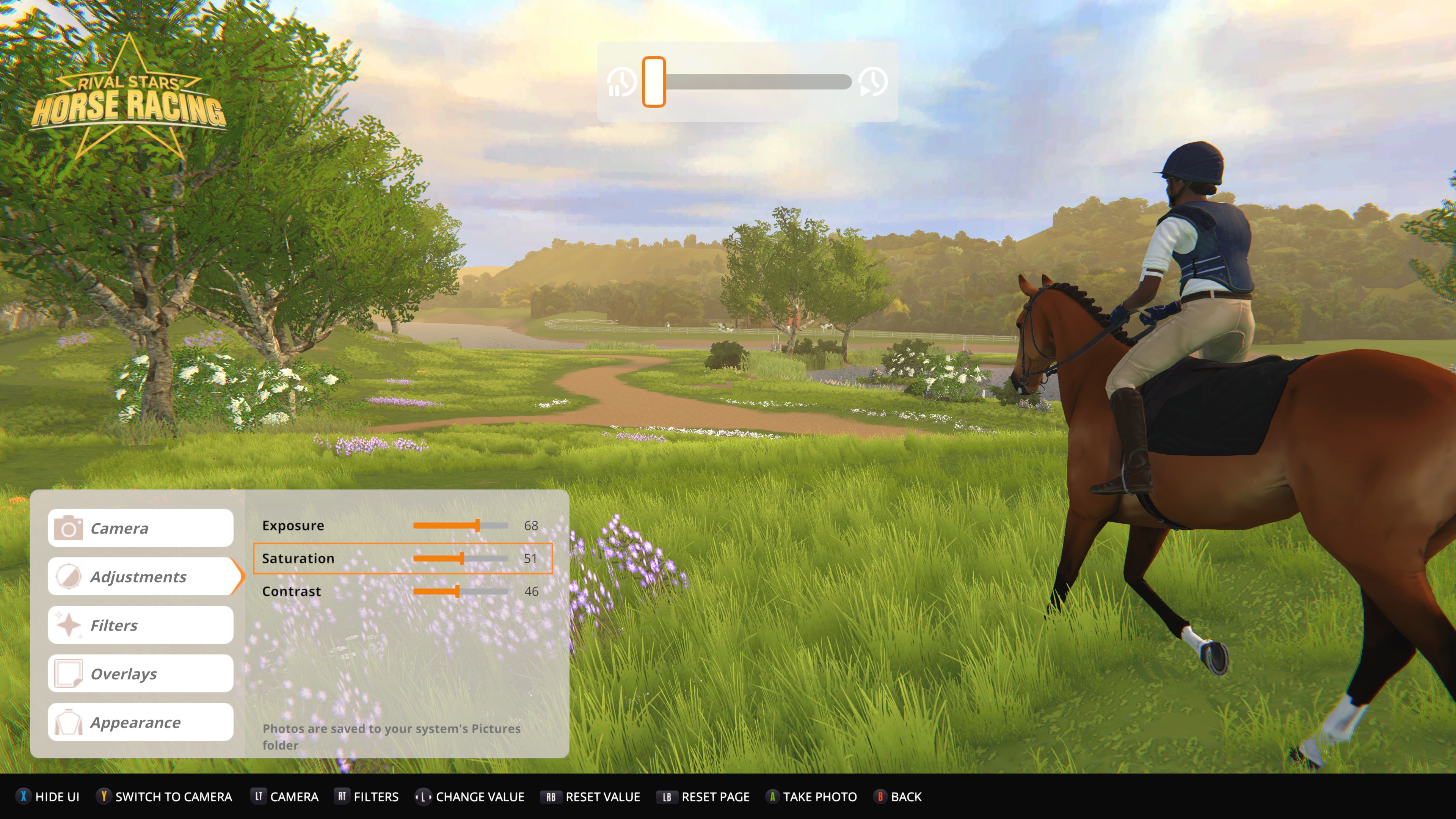Select the jockey silks icon beside Appearance
The height and width of the screenshot is (819, 1456).
point(69,722)
